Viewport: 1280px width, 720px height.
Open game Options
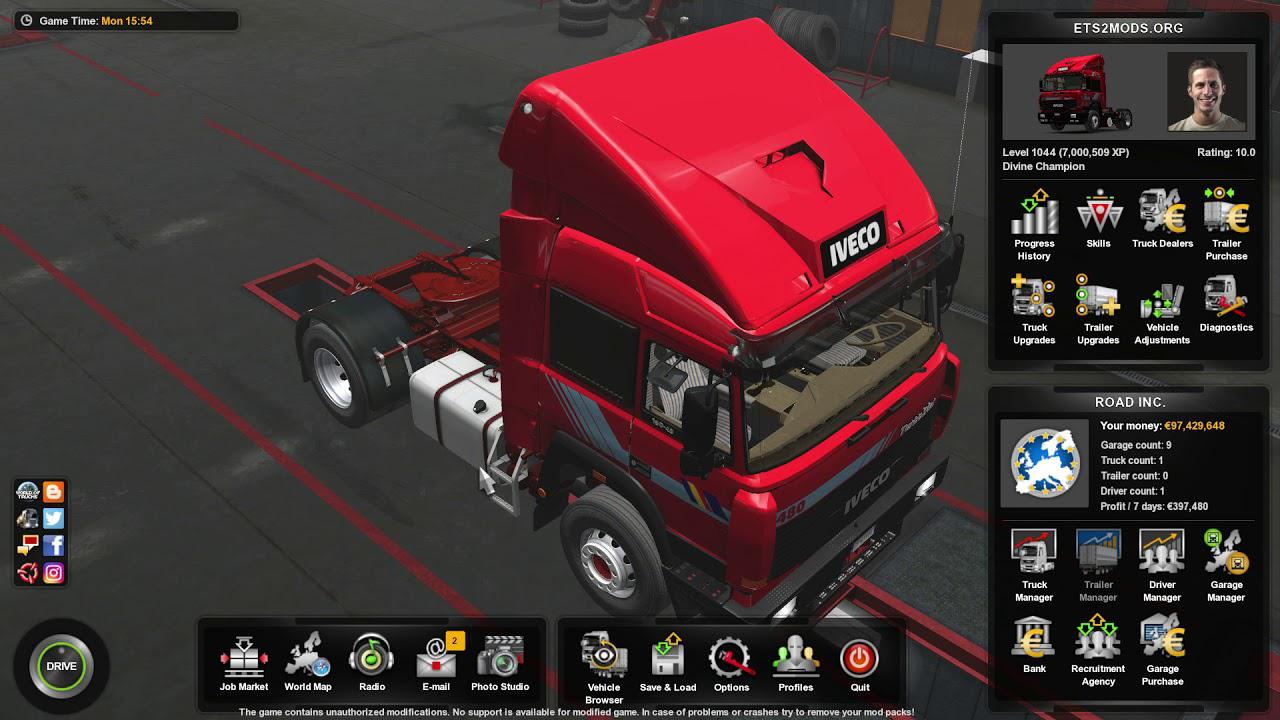coord(731,660)
